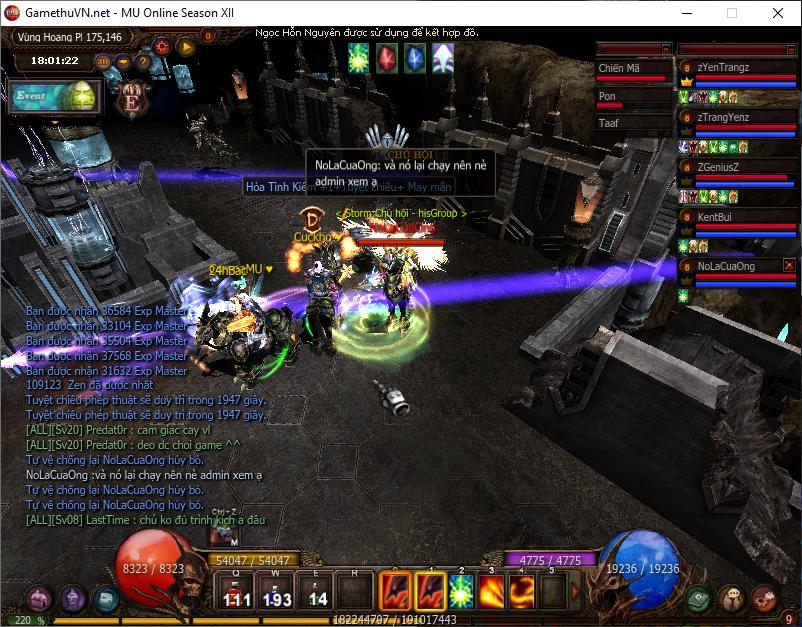Click the red gear settings icon

click(161, 45)
